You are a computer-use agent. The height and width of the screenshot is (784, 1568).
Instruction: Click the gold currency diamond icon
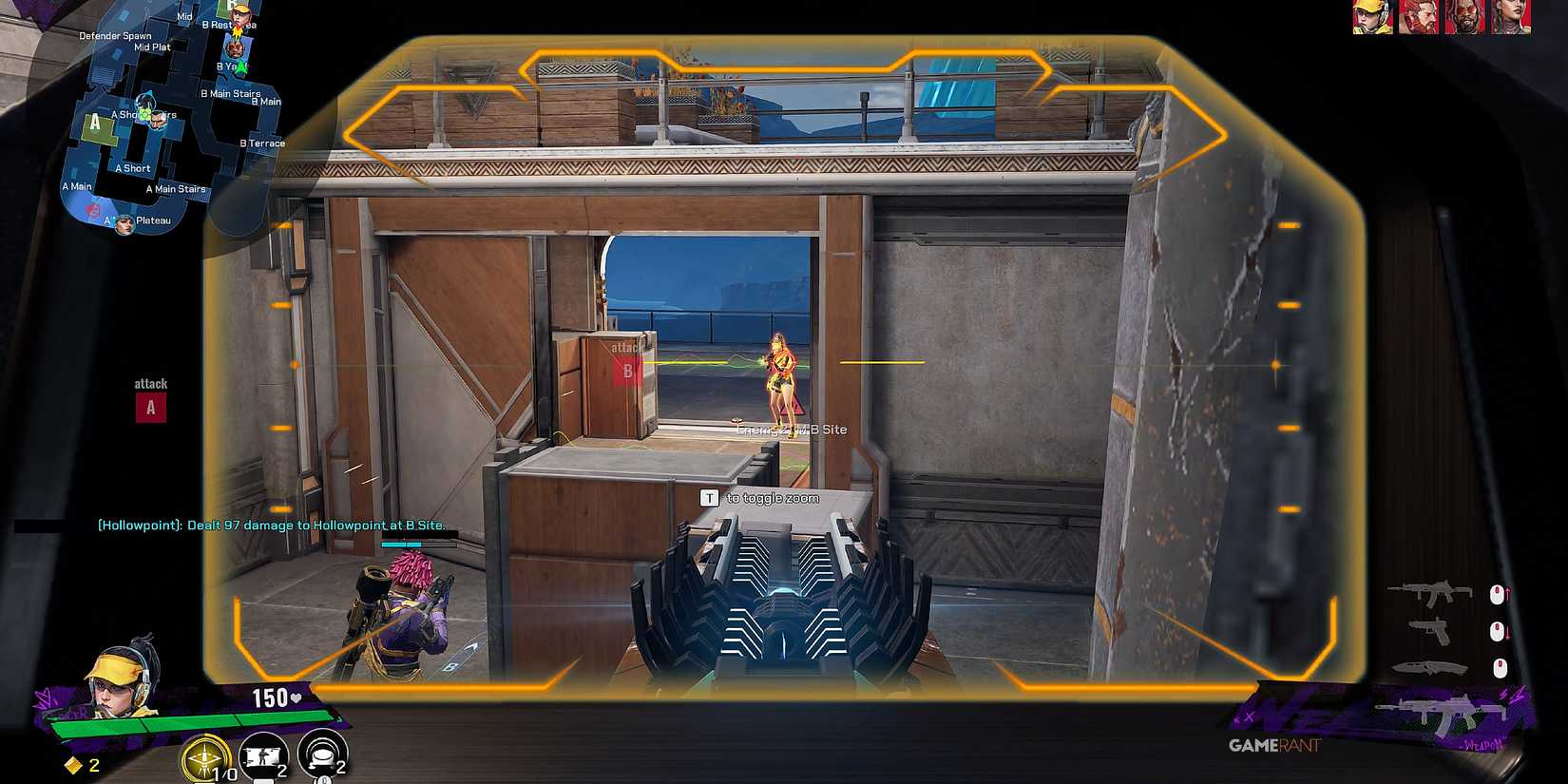73,765
